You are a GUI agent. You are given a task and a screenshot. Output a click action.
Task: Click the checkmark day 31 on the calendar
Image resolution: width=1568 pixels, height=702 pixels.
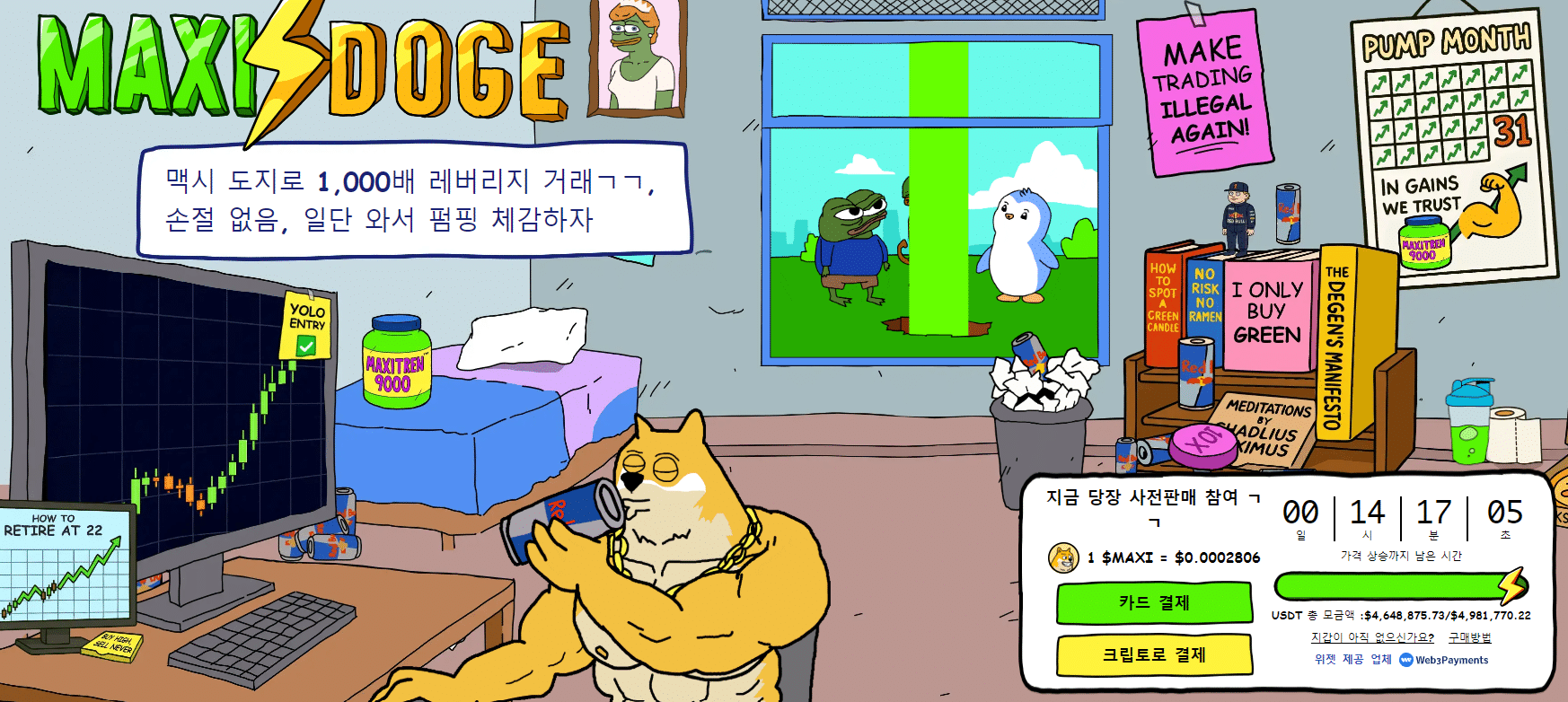coord(1514,131)
